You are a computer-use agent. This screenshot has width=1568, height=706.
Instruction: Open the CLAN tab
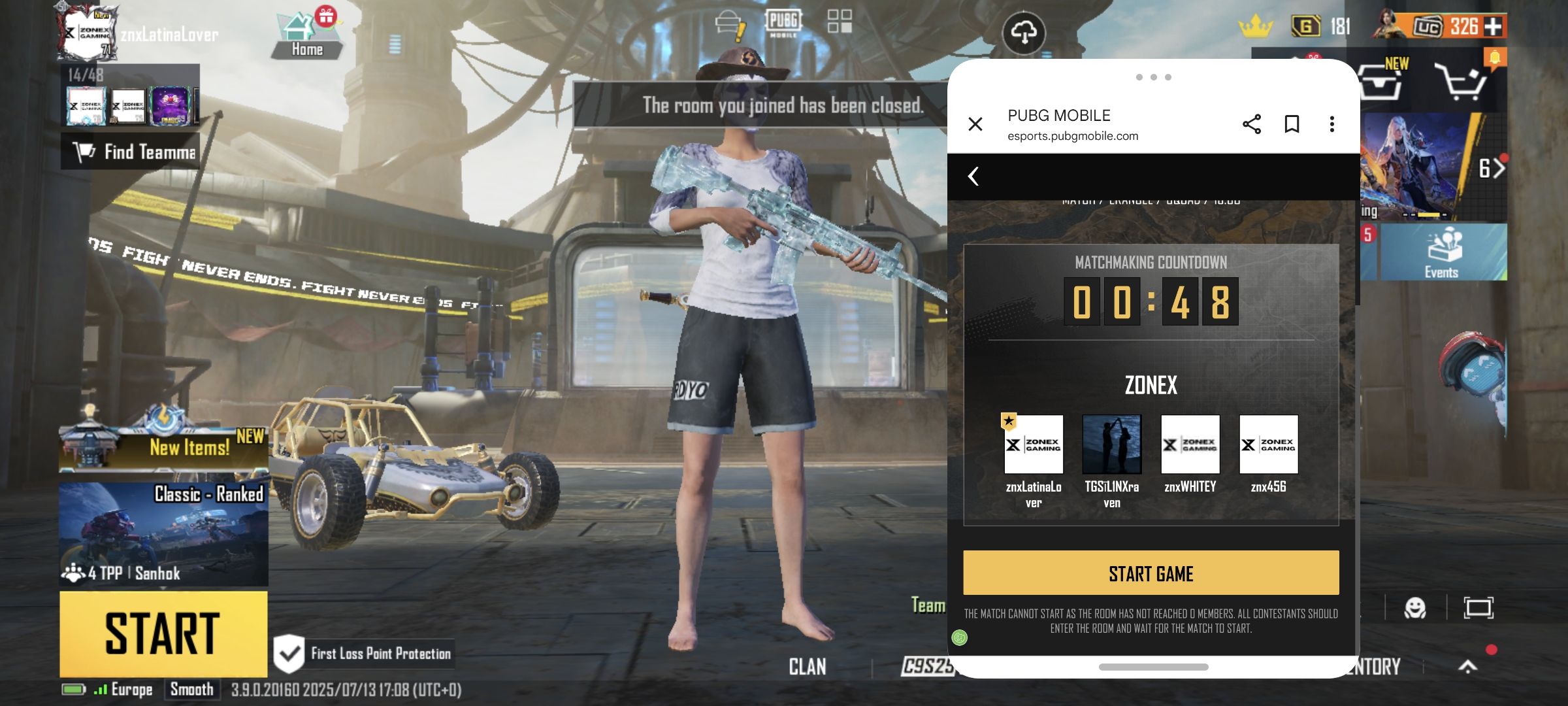[x=808, y=667]
